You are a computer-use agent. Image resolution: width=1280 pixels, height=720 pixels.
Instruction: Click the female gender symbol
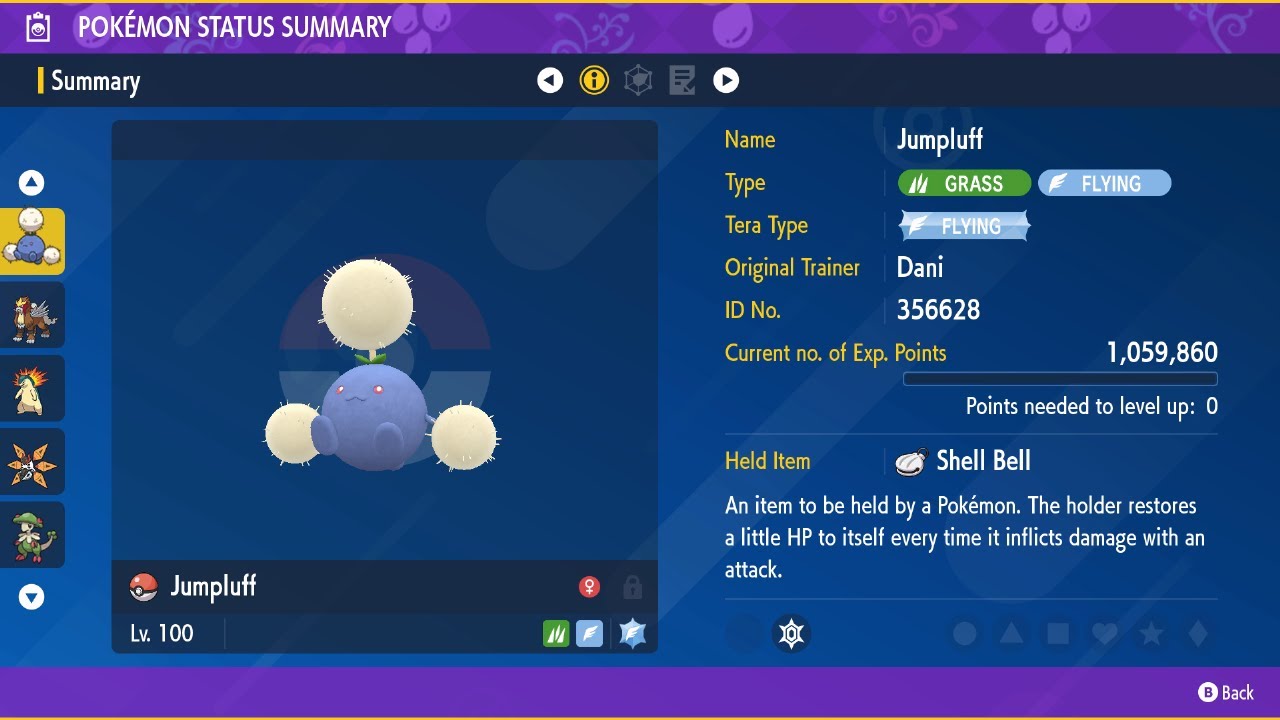590,587
